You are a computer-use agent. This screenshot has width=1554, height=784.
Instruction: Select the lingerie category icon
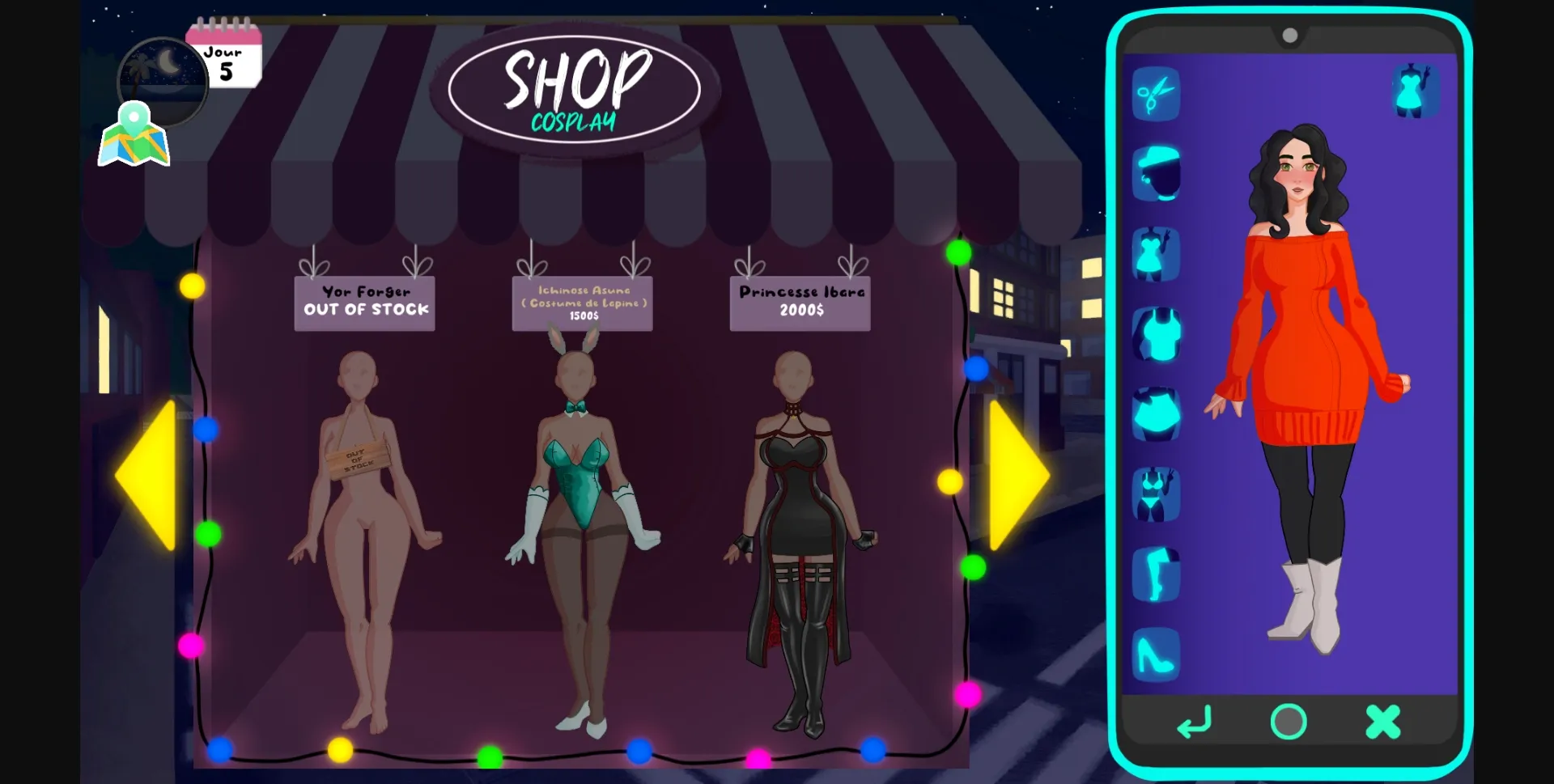(x=1156, y=494)
